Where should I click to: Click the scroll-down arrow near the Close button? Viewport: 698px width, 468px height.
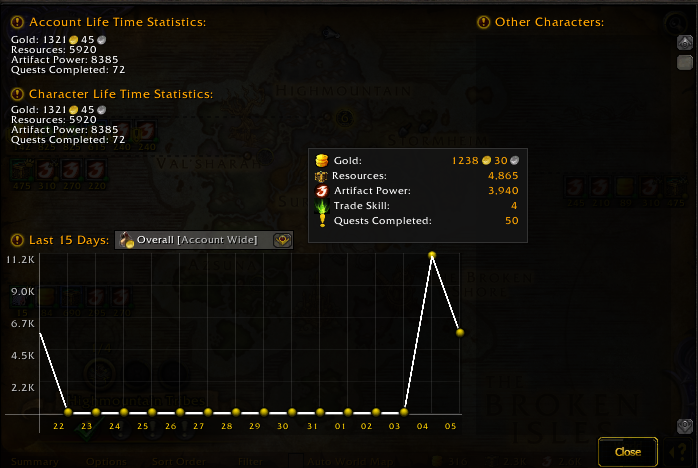coord(684,427)
